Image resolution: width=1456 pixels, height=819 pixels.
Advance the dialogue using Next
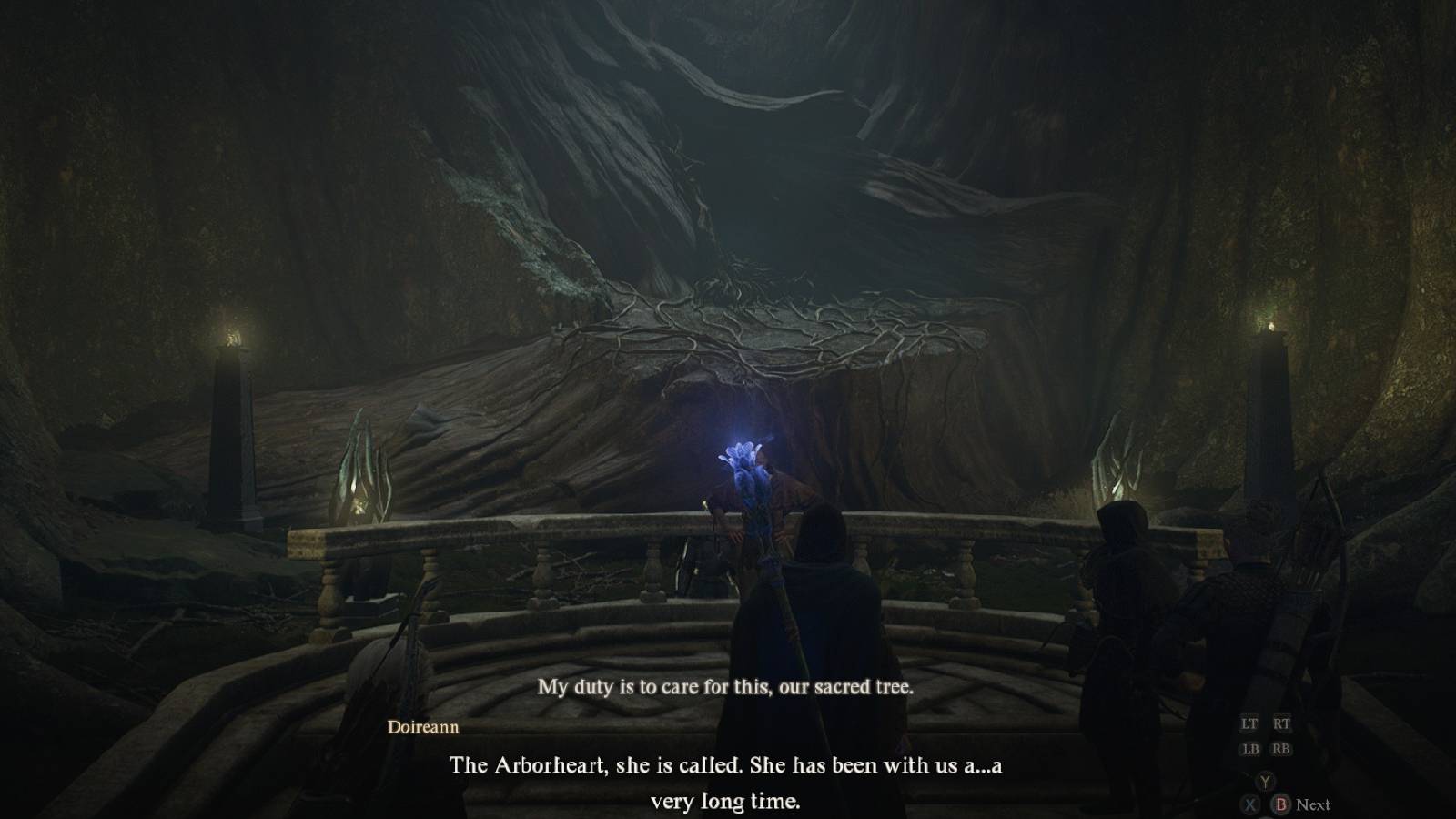point(1313,804)
